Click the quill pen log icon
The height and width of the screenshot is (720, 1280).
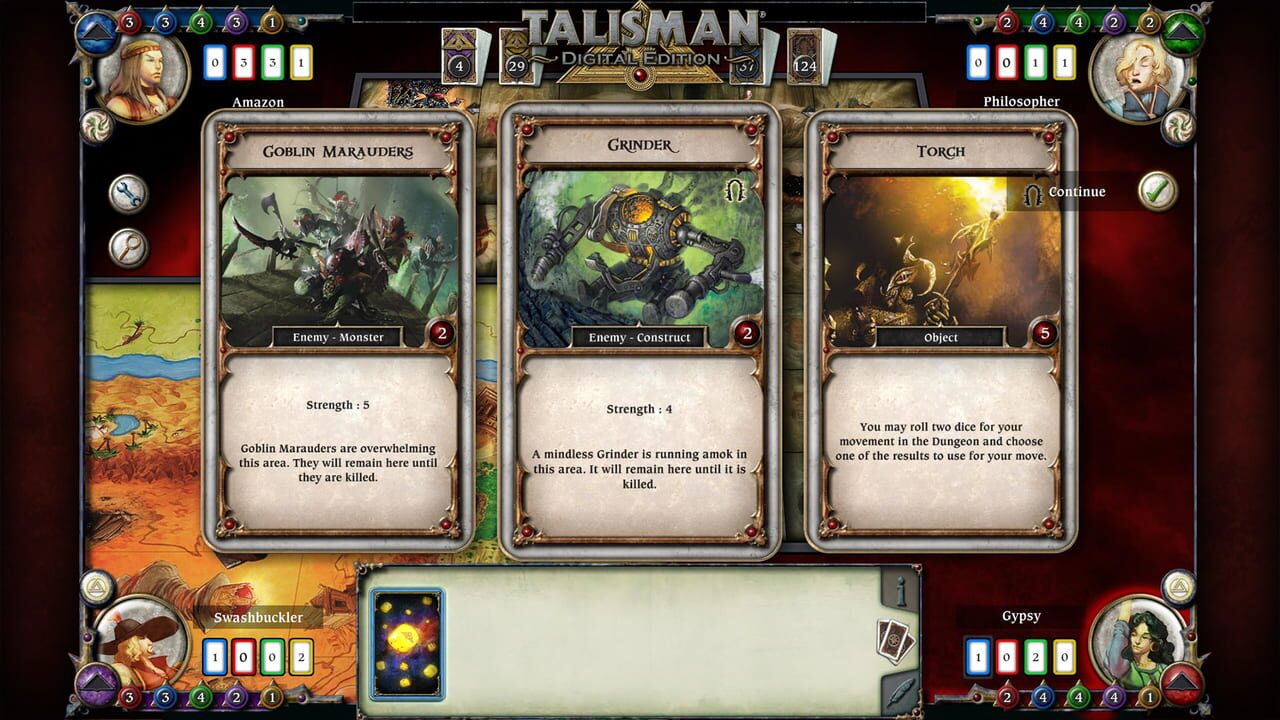(901, 691)
